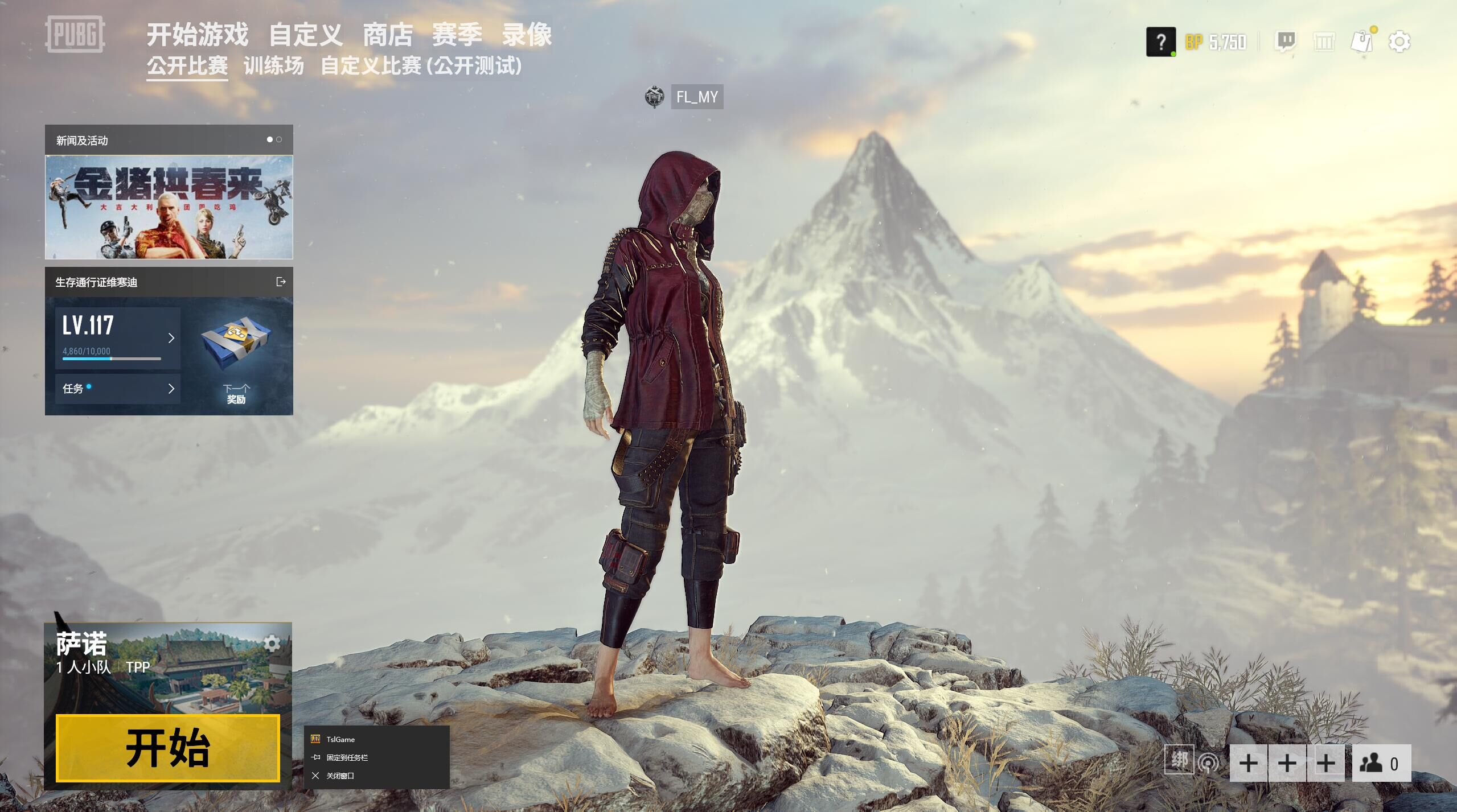Open the question mark help icon
This screenshot has width=1457, height=812.
pos(1161,42)
